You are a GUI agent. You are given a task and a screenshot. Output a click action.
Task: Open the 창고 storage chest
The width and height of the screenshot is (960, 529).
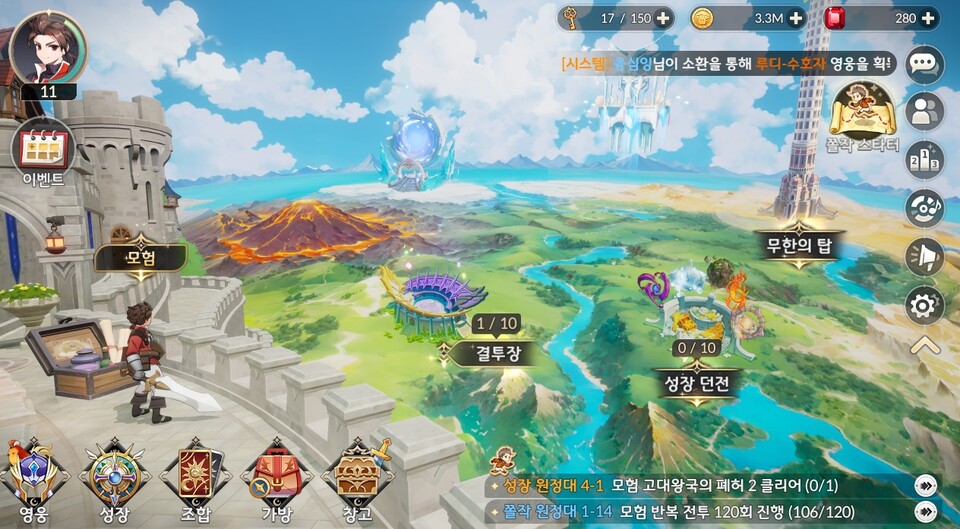[x=357, y=478]
